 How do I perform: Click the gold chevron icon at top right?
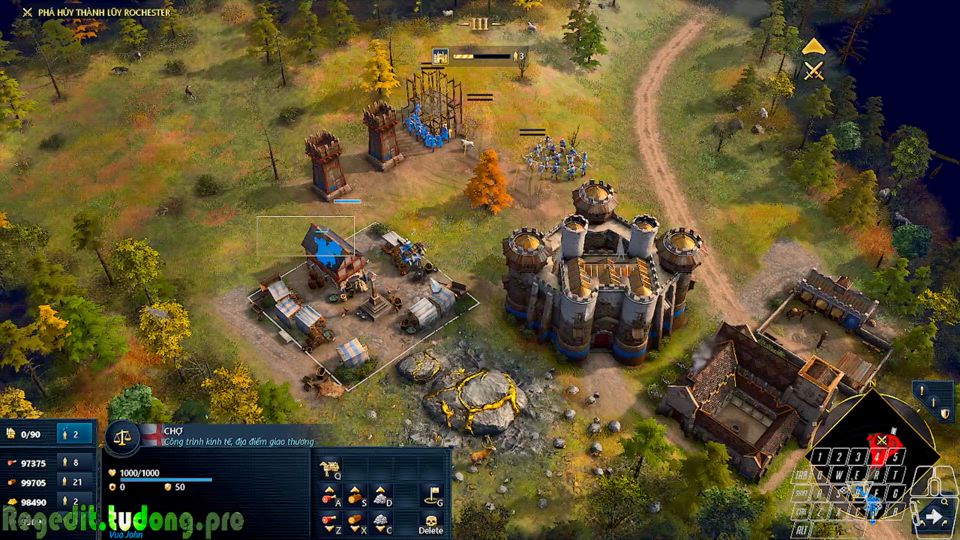pyautogui.click(x=814, y=46)
